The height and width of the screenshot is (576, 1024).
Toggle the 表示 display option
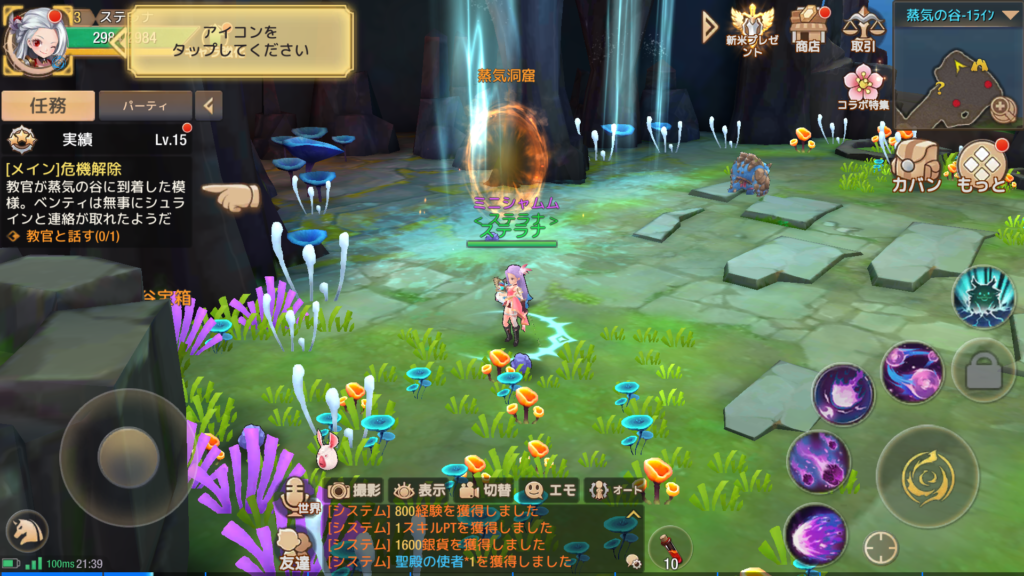click(x=420, y=490)
